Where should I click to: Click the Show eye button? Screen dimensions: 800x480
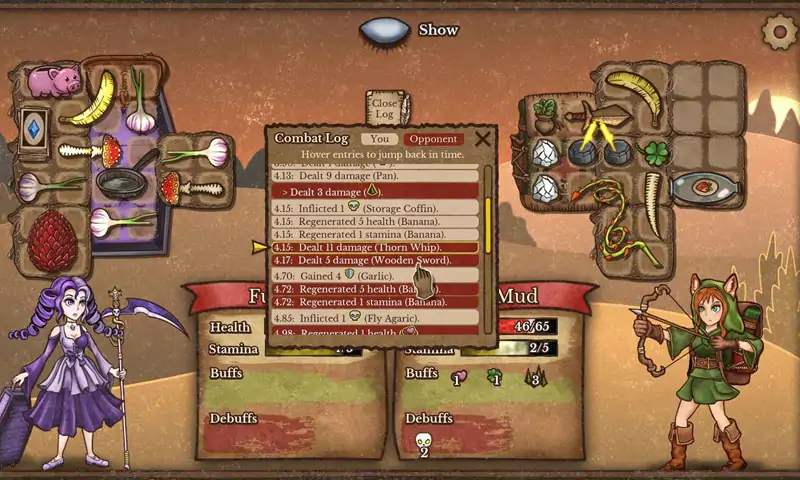click(384, 31)
